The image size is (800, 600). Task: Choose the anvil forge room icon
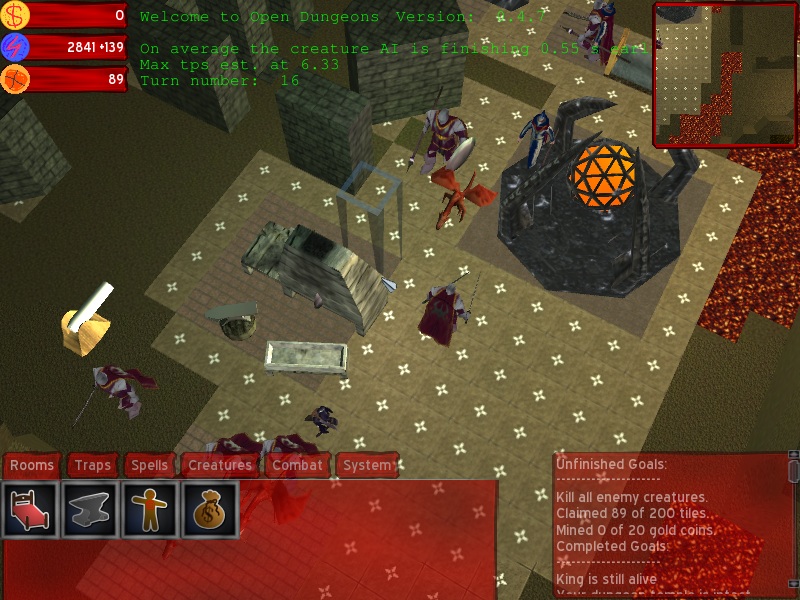(91, 510)
